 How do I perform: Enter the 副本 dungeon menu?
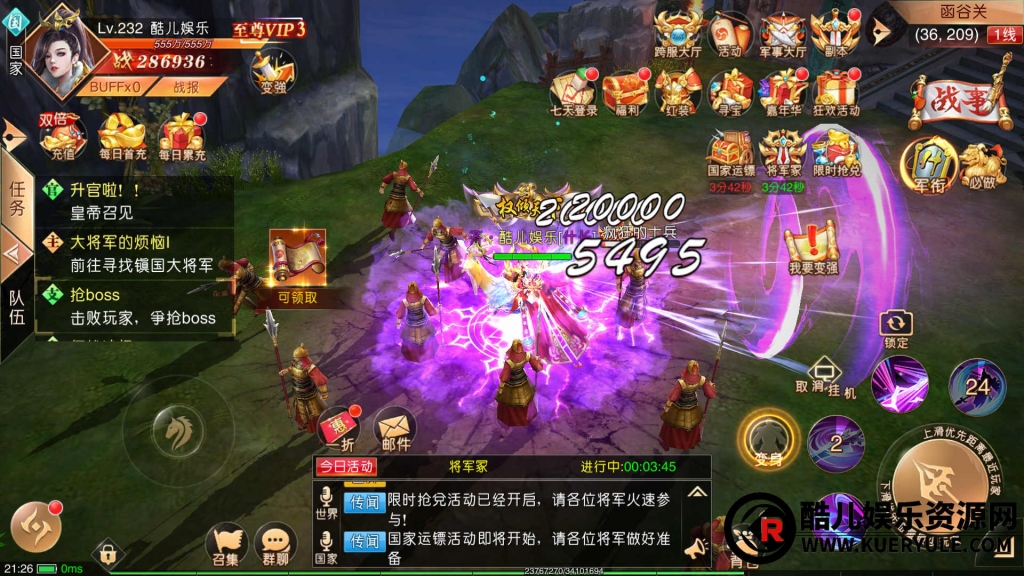834,32
